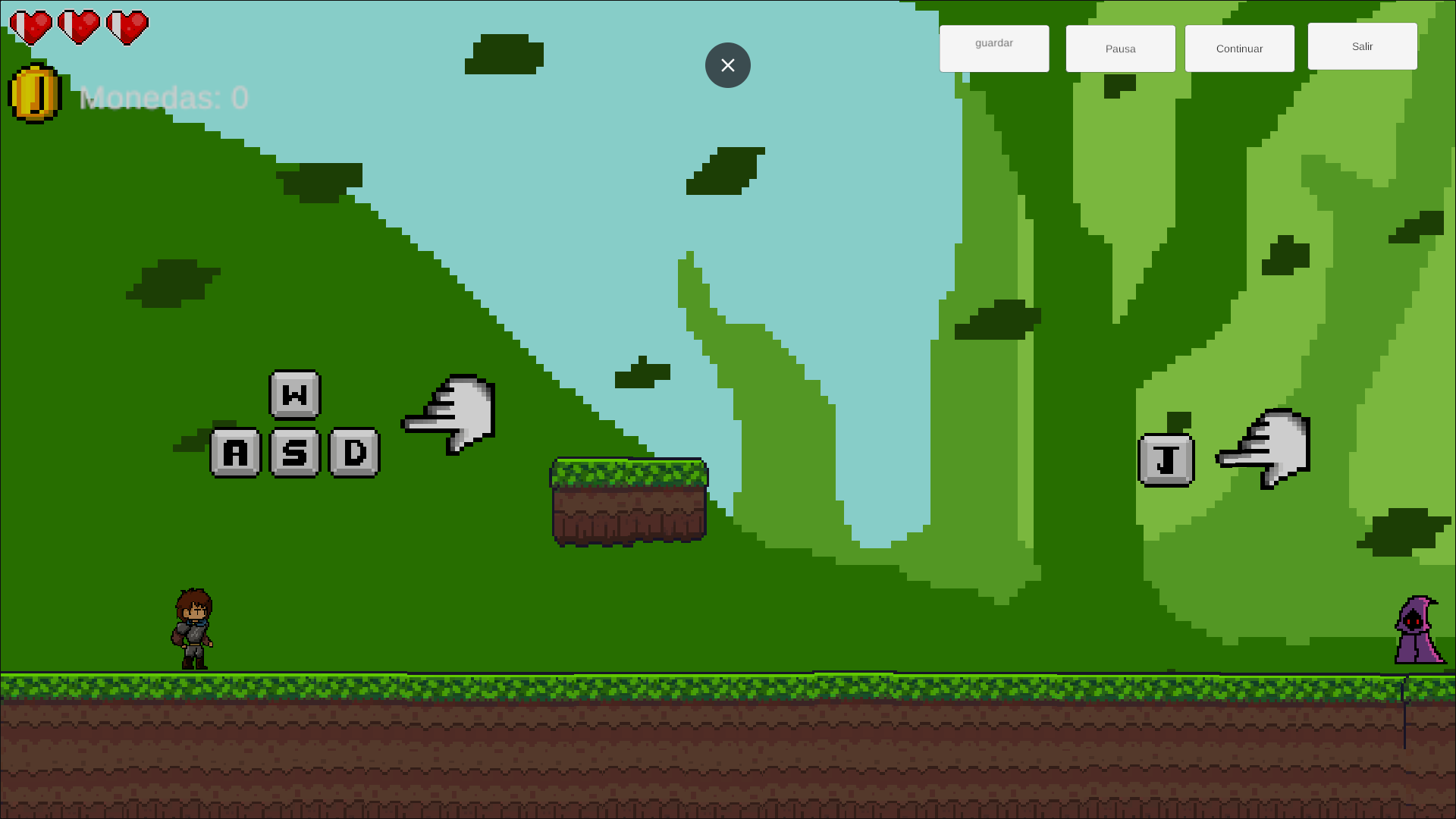This screenshot has height=819, width=1456.
Task: Click the guardar button
Action: point(994,49)
